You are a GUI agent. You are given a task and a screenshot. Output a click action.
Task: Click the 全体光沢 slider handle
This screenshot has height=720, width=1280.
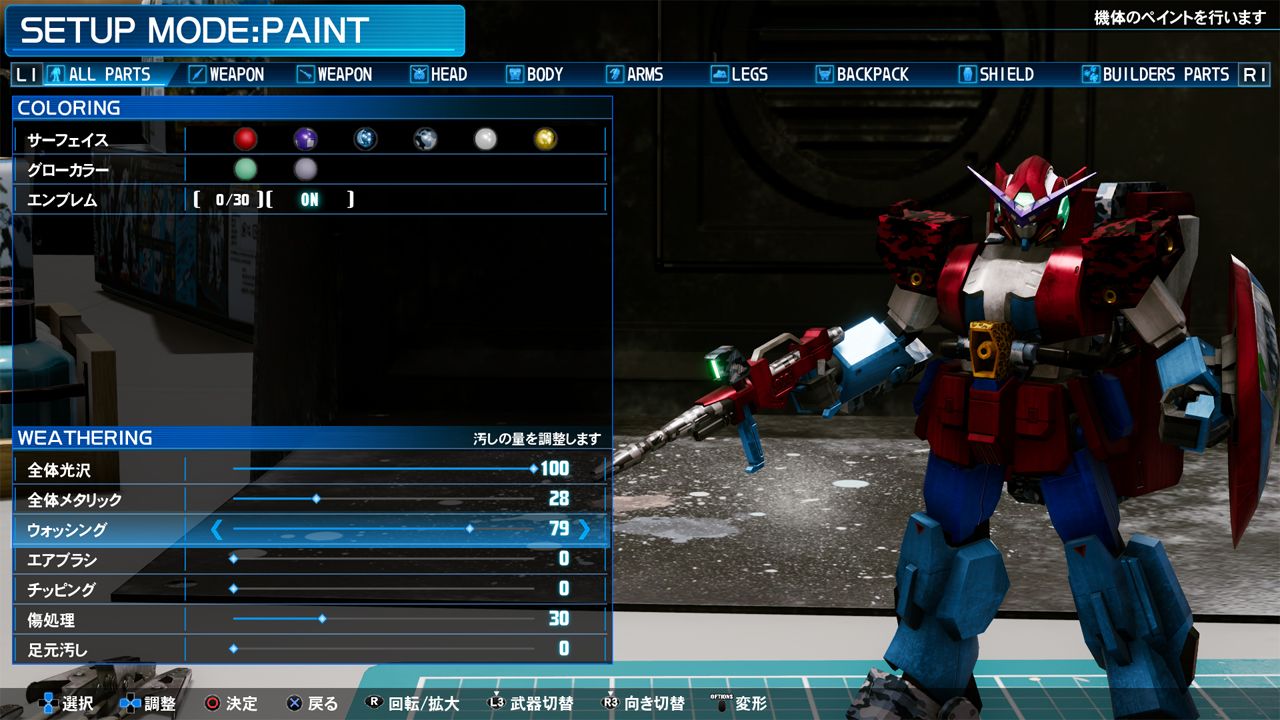[531, 469]
